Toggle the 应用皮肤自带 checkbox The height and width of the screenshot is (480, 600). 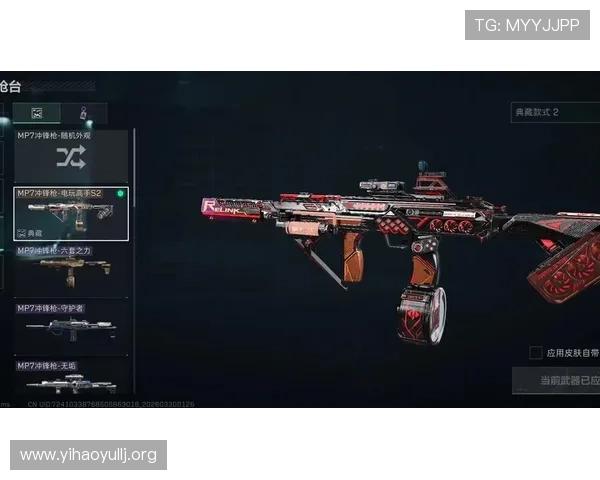click(x=536, y=353)
